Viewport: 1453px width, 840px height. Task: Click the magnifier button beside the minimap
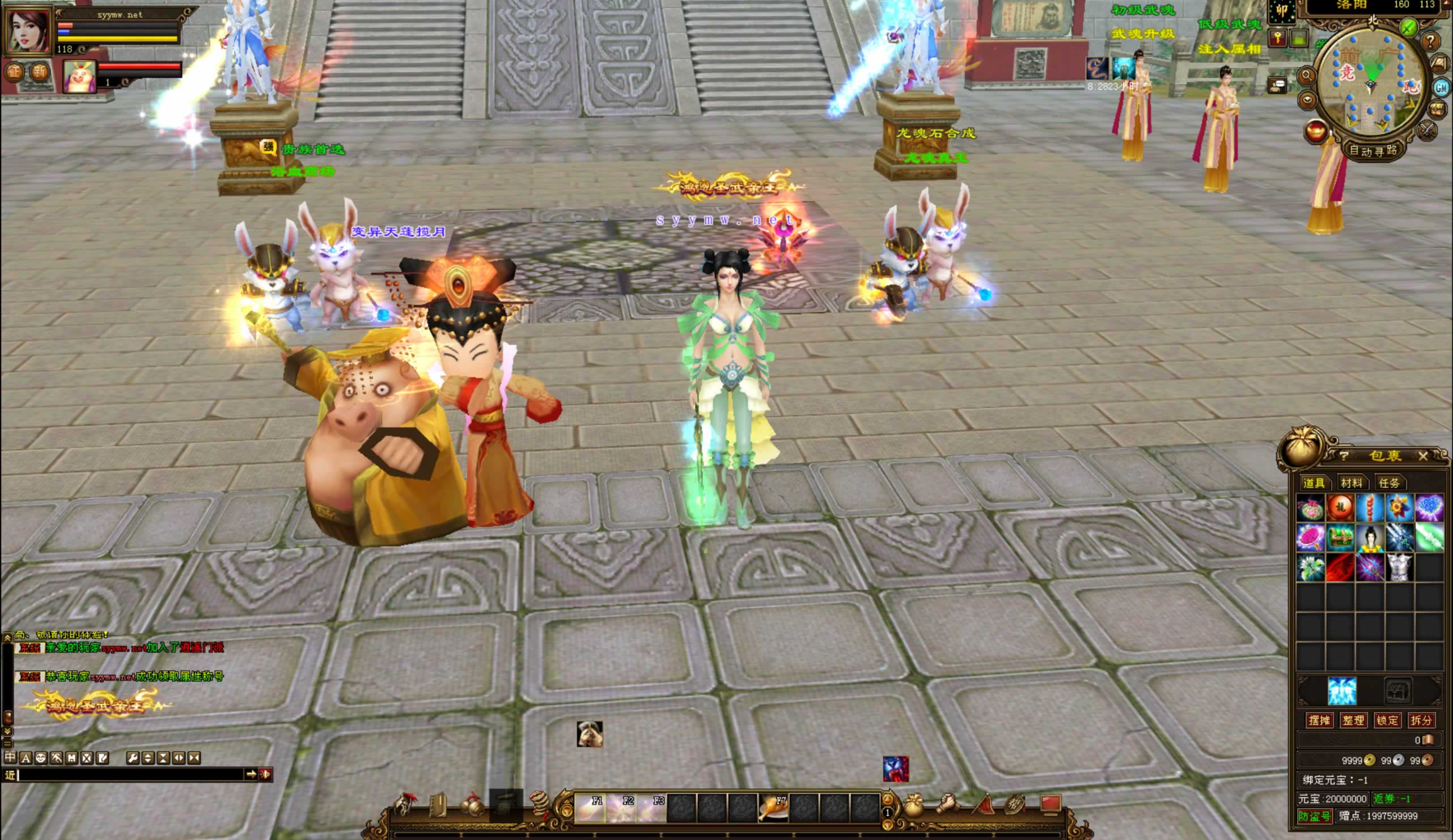pos(1306,75)
